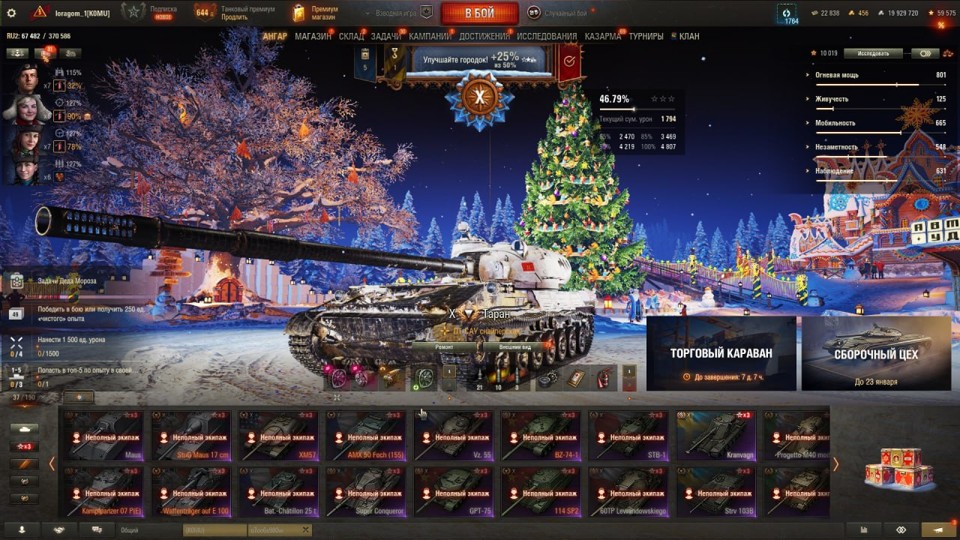Open the ТУРНИРЫ tournaments tab
The height and width of the screenshot is (540, 960).
pos(648,37)
